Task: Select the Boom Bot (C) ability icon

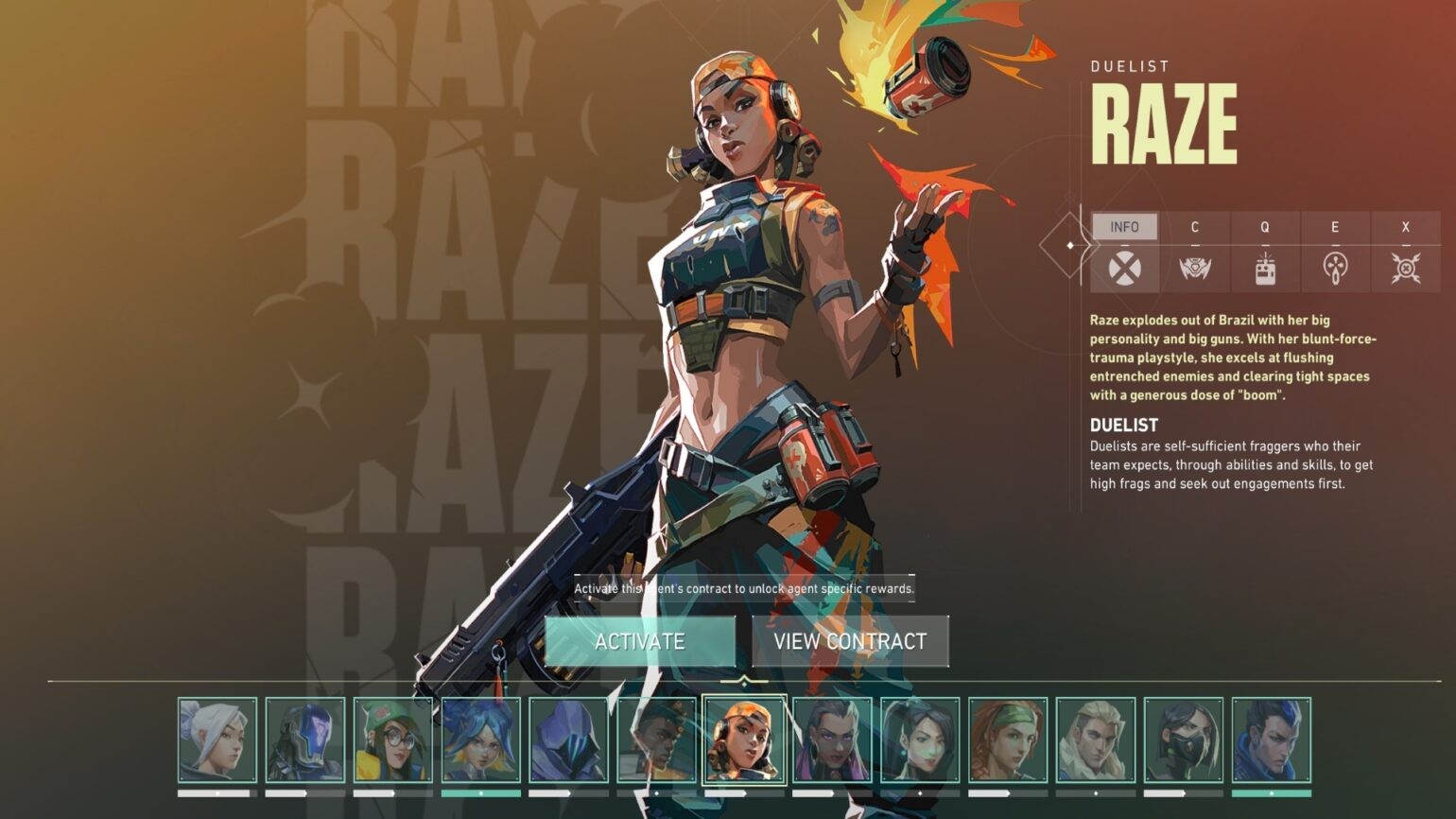Action: 1195,268
